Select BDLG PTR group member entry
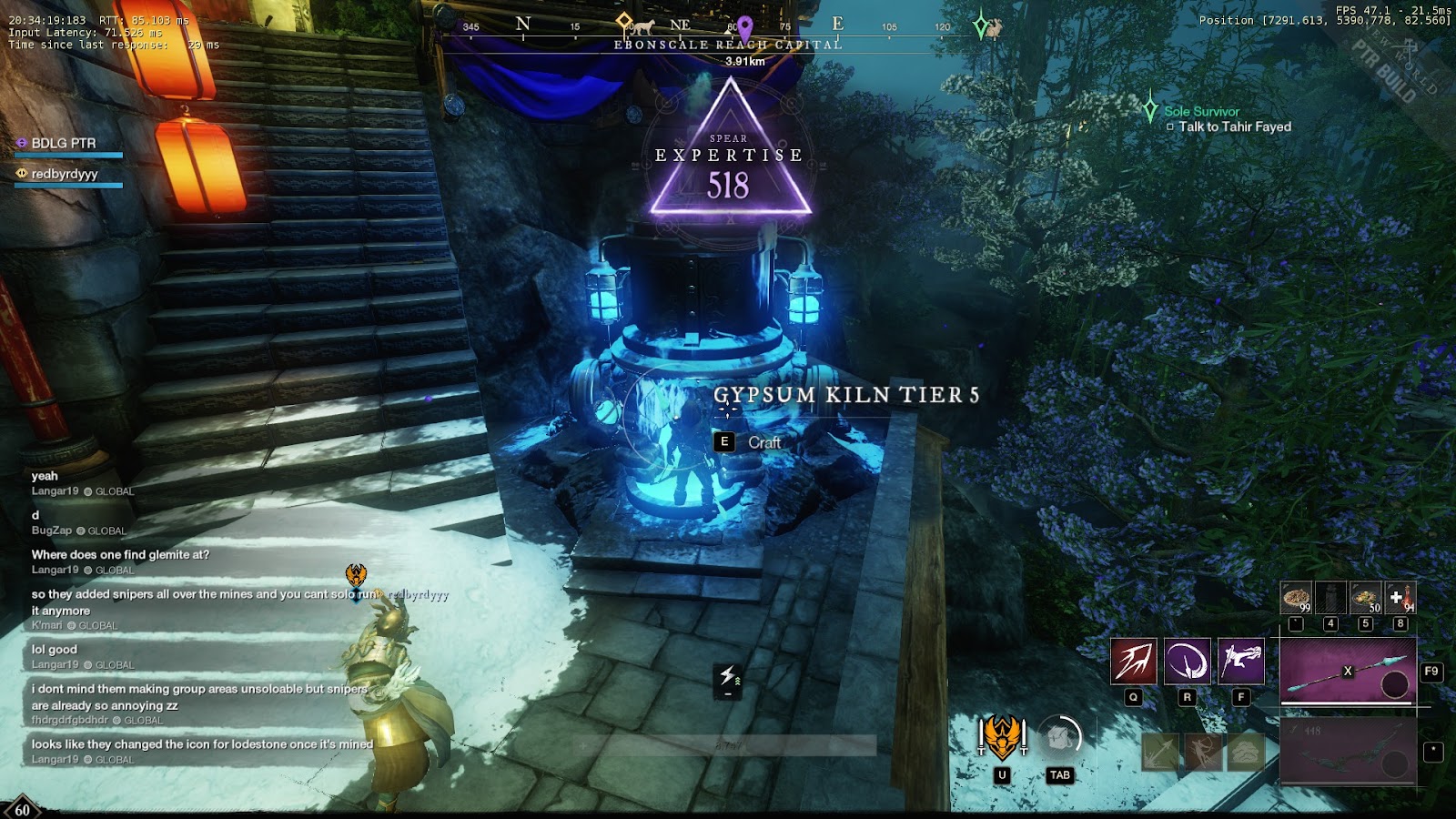Viewport: 1456px width, 819px height. point(64,144)
